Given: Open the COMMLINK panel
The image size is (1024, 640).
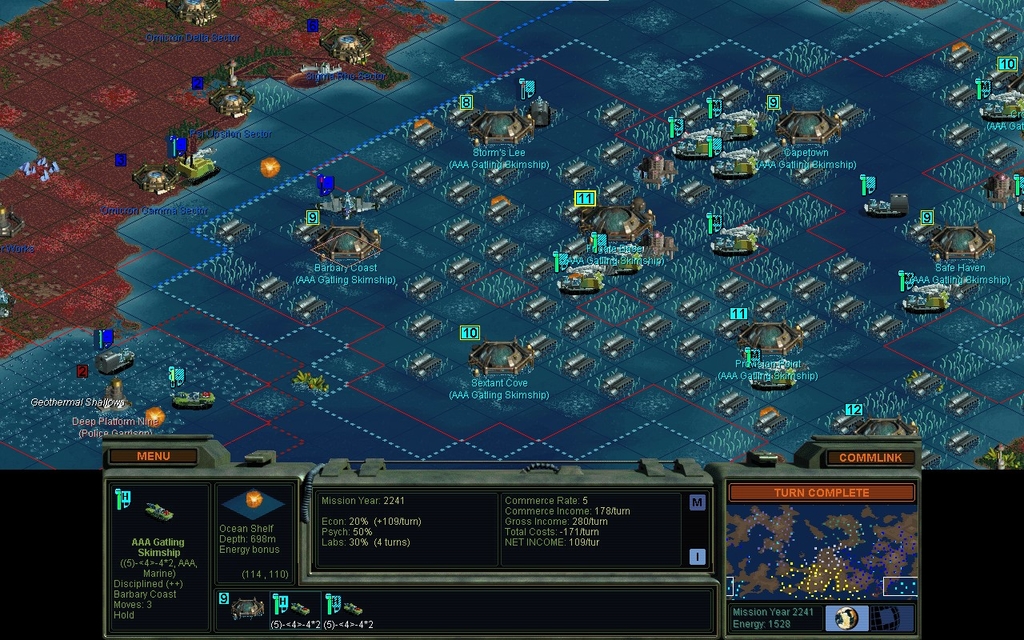Looking at the screenshot, I should [x=870, y=457].
